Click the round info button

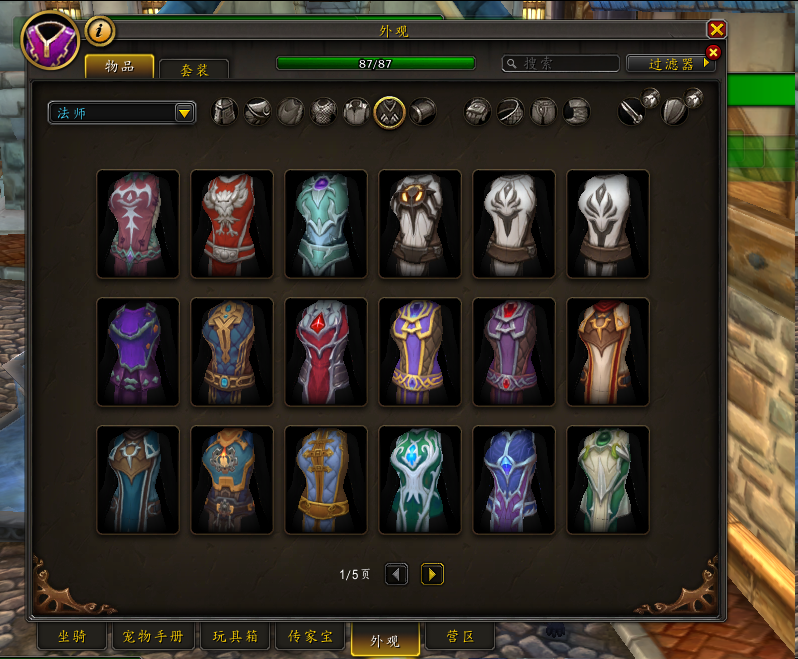99,32
